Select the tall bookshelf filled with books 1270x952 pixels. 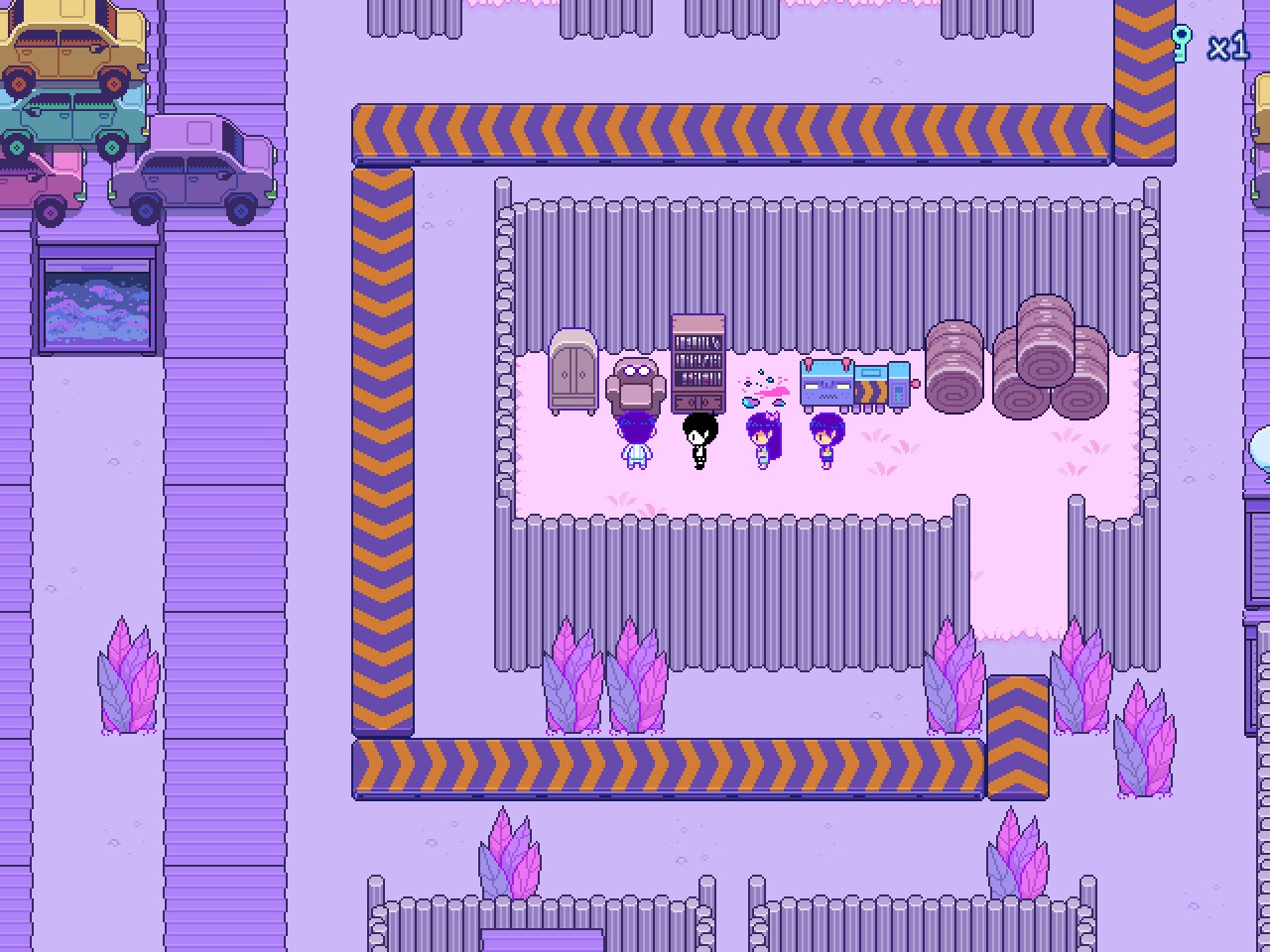point(698,362)
